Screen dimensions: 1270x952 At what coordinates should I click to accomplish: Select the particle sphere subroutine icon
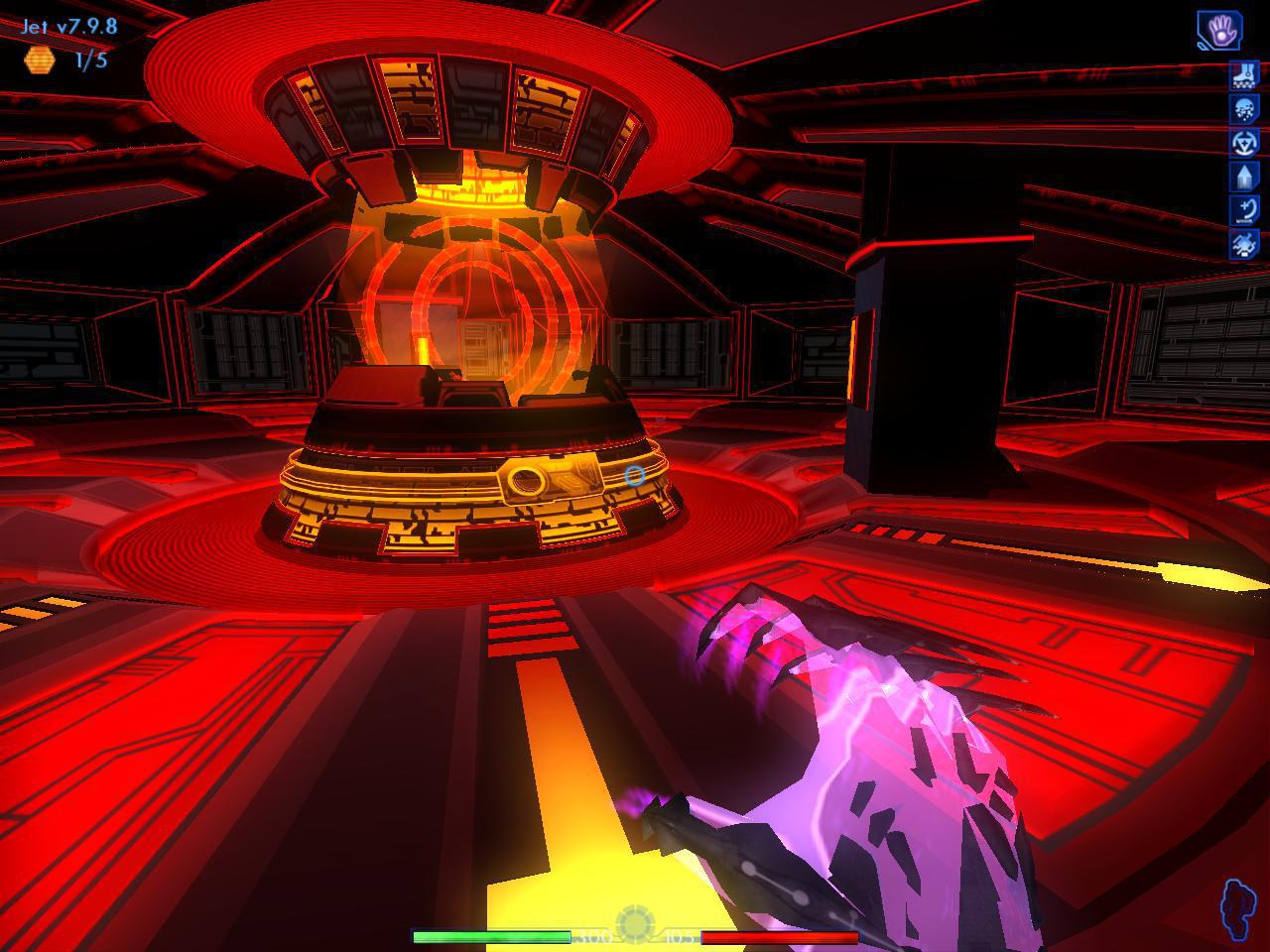pyautogui.click(x=1245, y=107)
